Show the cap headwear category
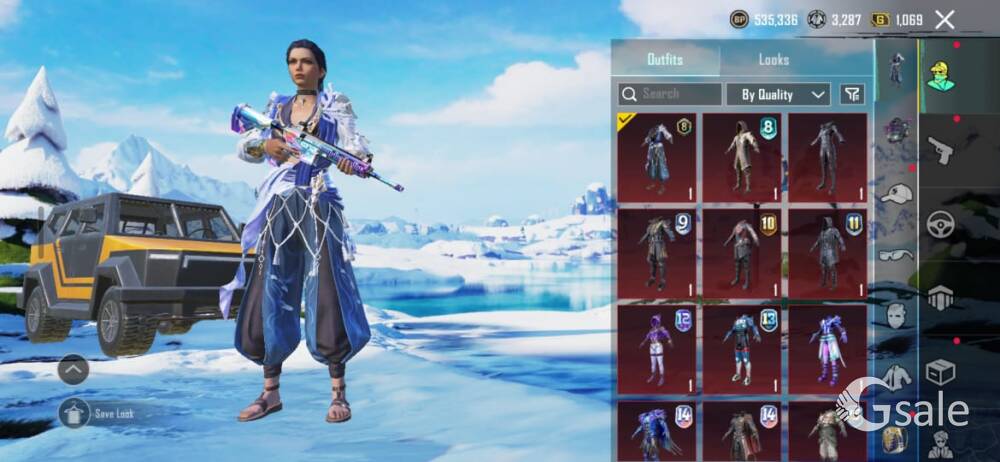 pos(896,194)
